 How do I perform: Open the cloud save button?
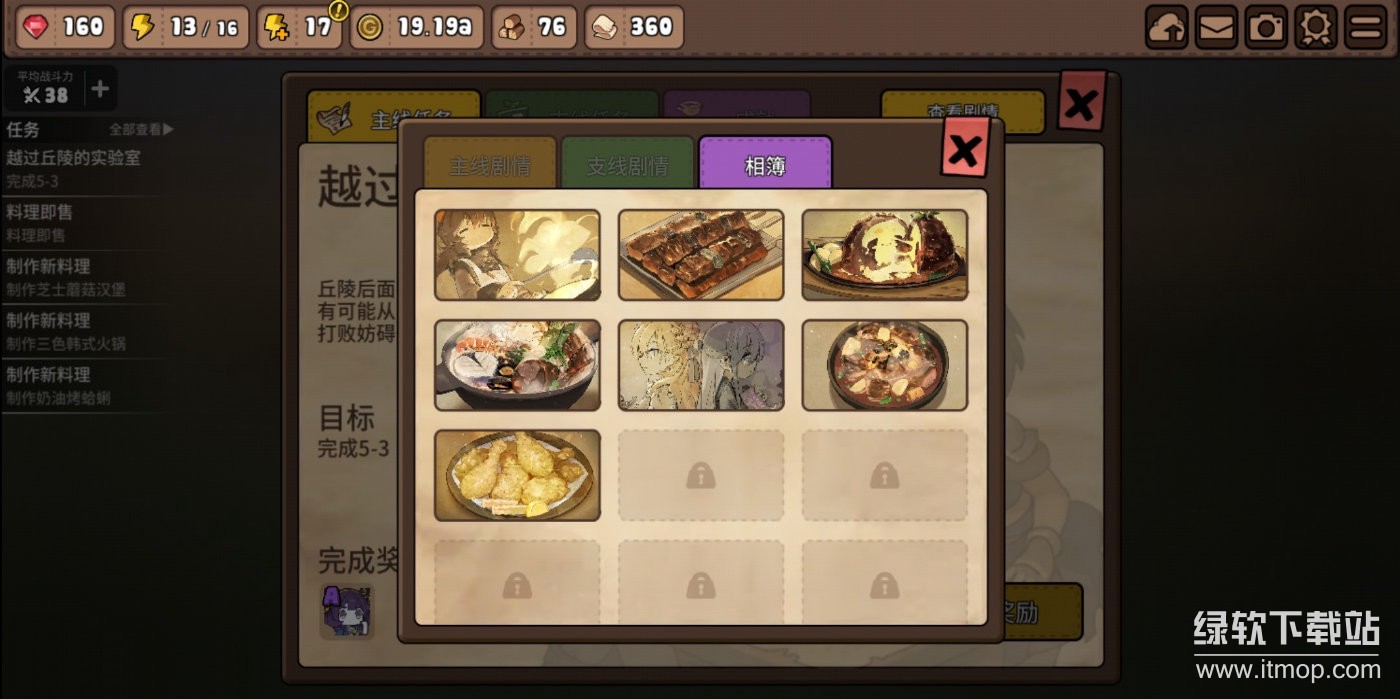click(x=1166, y=28)
